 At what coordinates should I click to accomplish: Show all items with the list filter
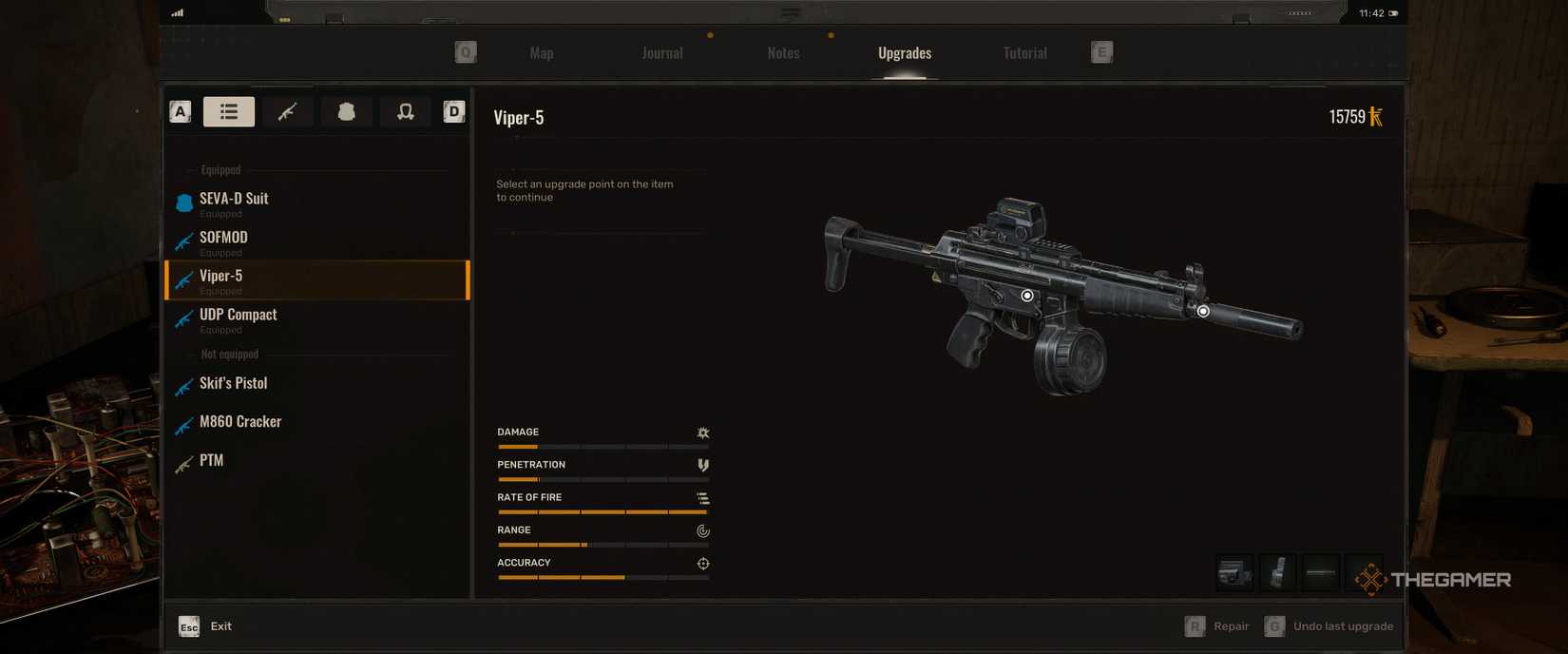(229, 112)
